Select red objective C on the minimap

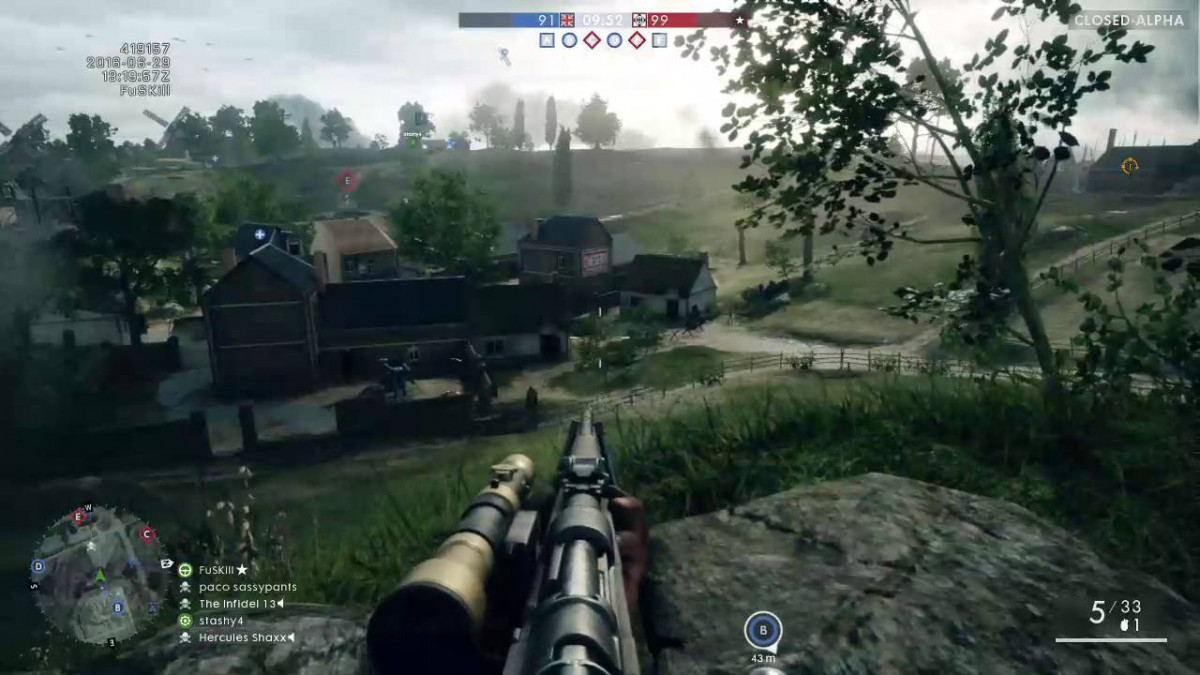click(147, 534)
